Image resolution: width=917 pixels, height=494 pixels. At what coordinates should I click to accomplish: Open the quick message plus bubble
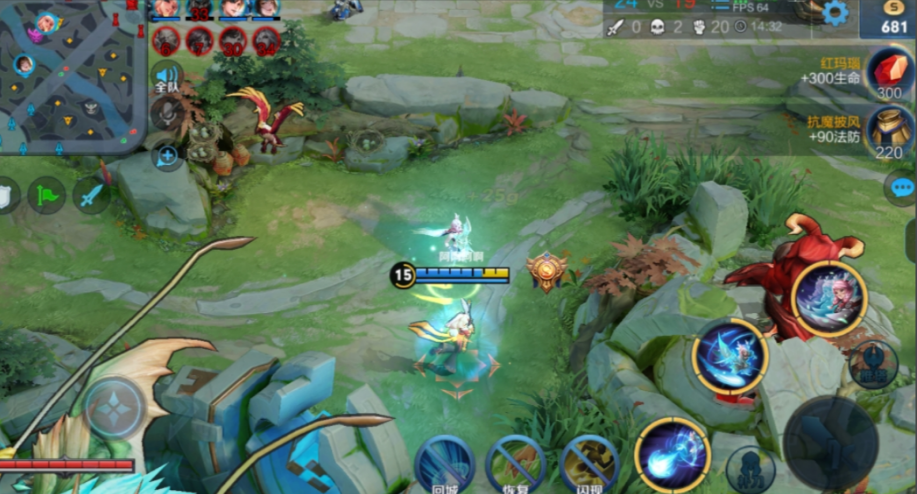[166, 154]
